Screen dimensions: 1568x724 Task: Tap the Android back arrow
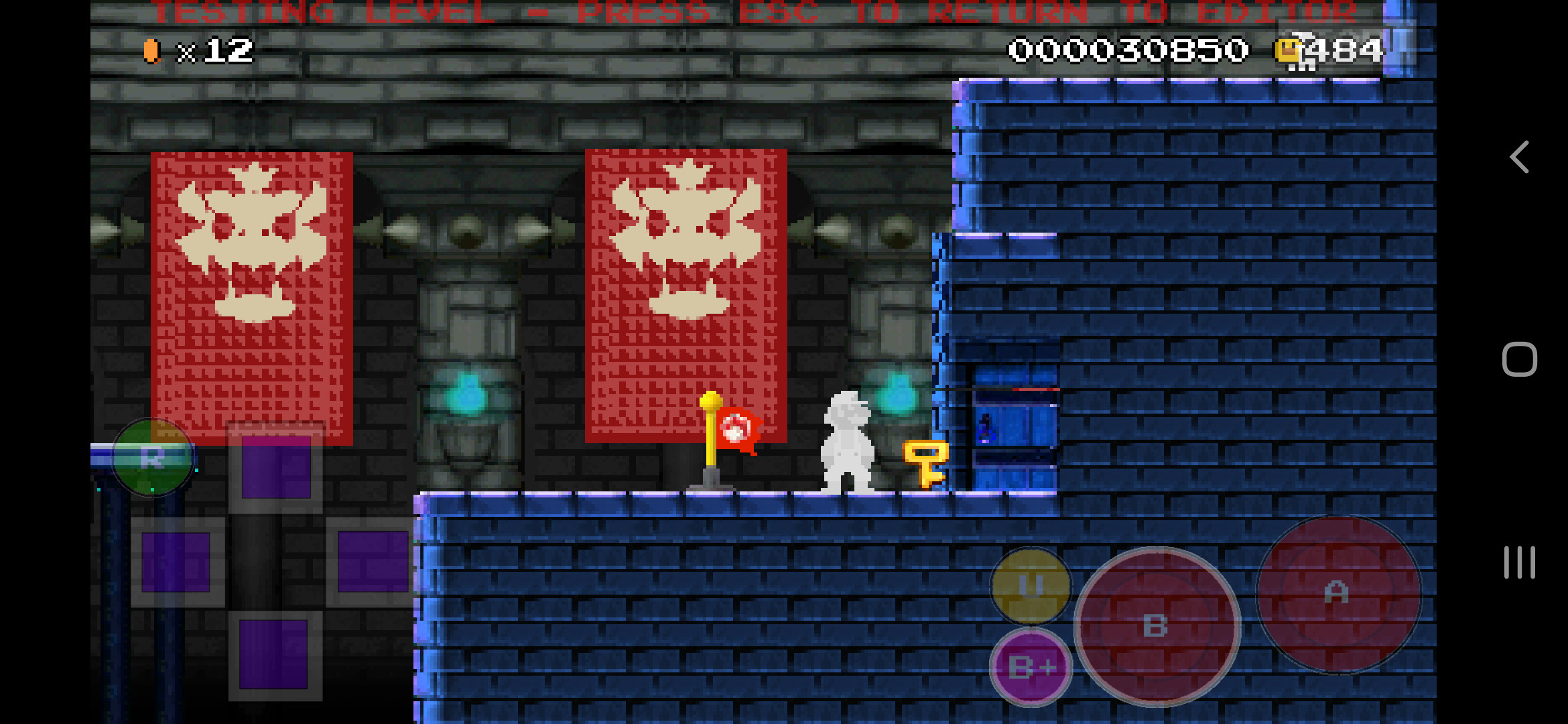click(x=1520, y=158)
